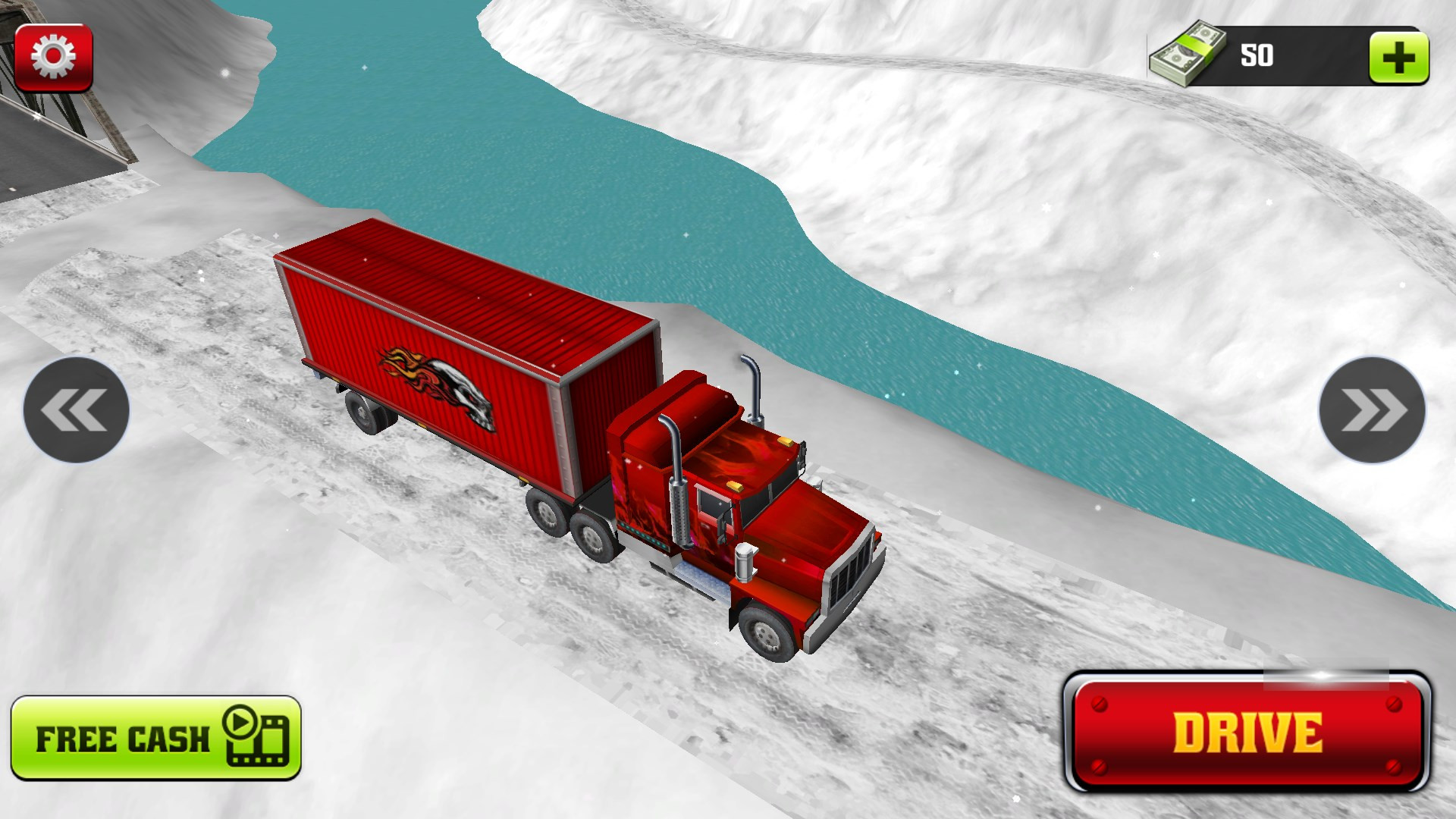Watch a video for Free Cash
The image size is (1456, 819).
tap(156, 739)
